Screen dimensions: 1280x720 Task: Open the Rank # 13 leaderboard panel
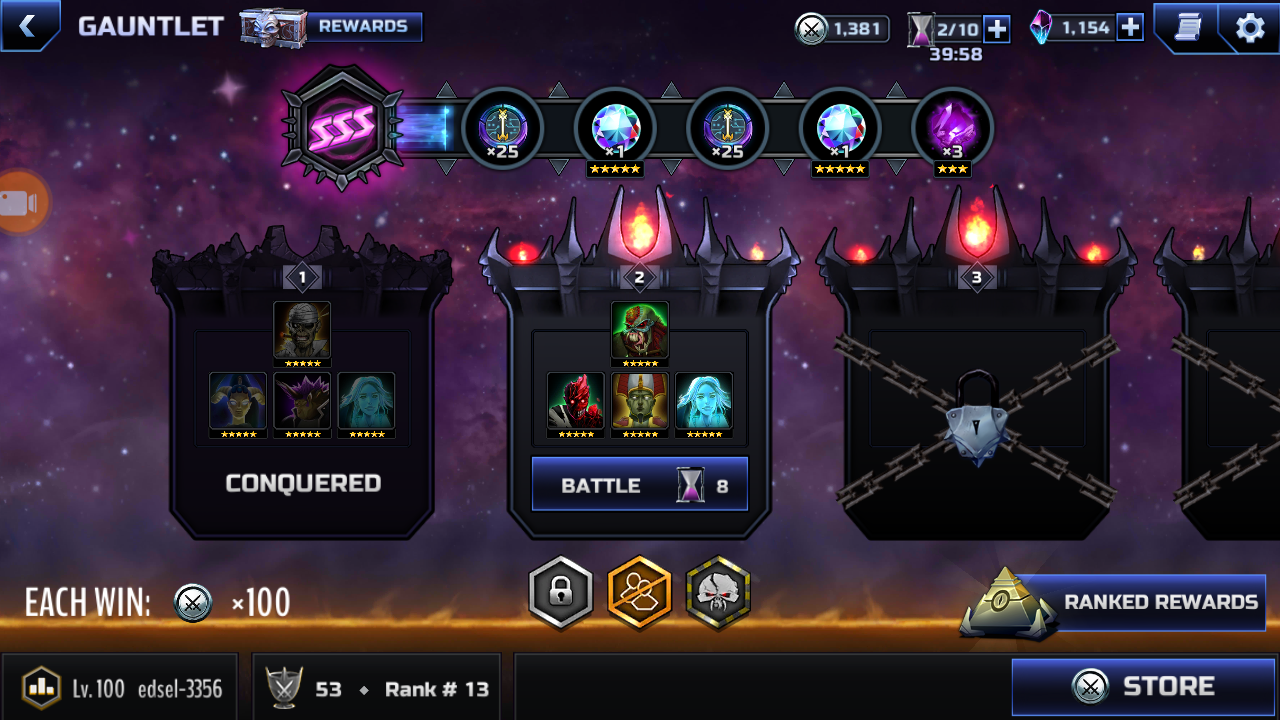pos(380,688)
